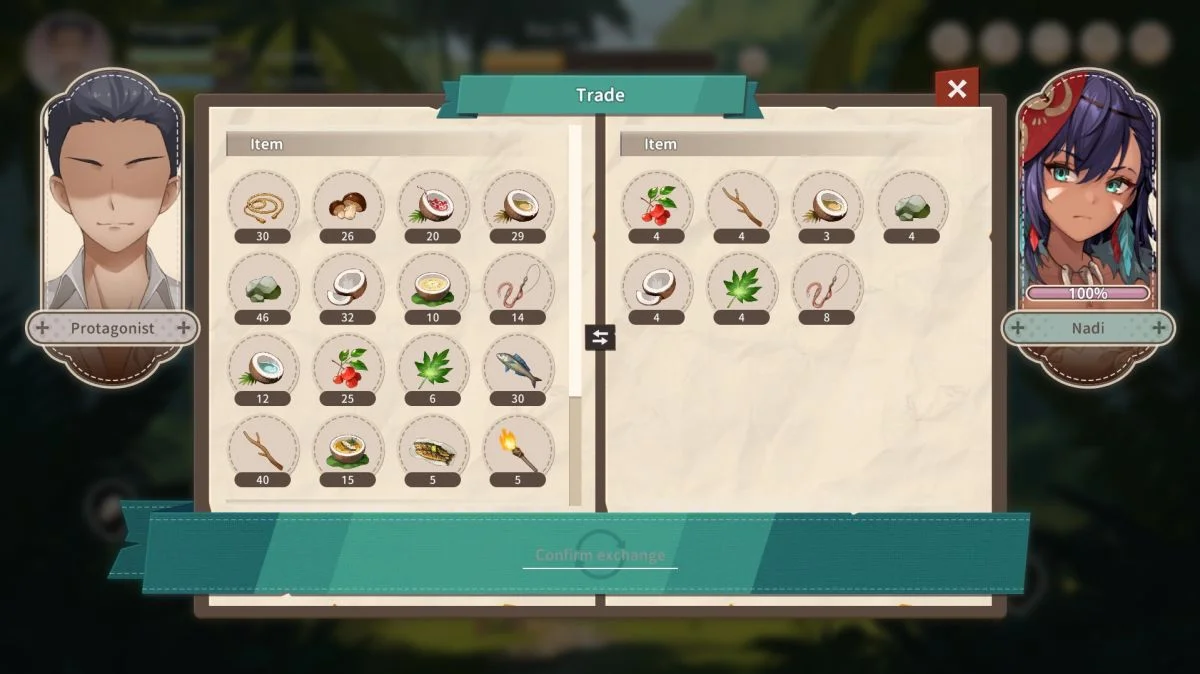The width and height of the screenshot is (1200, 674).
Task: Choose Nadi's branch item
Action: (x=741, y=205)
